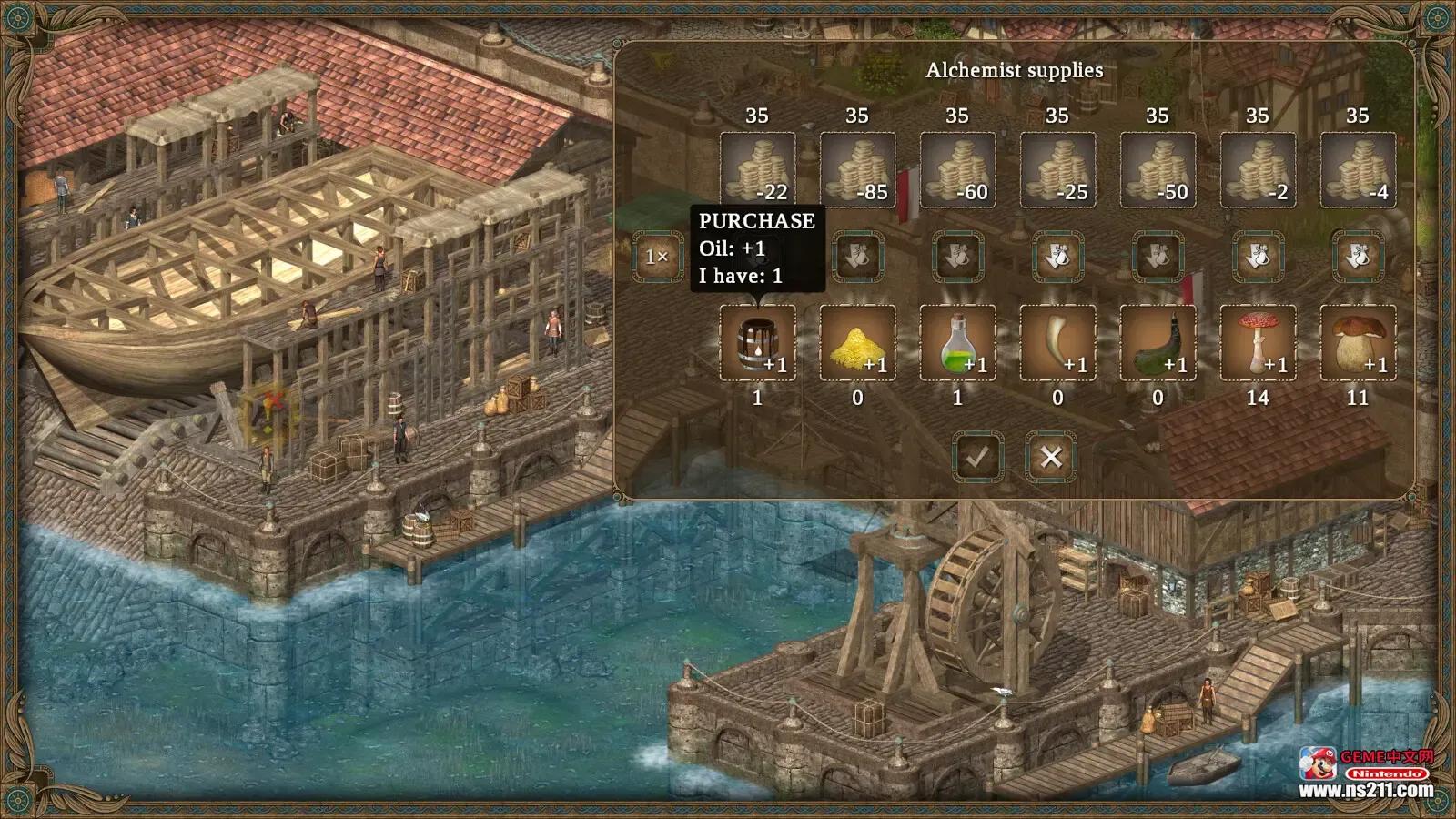Pick the white fang item slot
The width and height of the screenshot is (1456, 819).
[x=1057, y=342]
